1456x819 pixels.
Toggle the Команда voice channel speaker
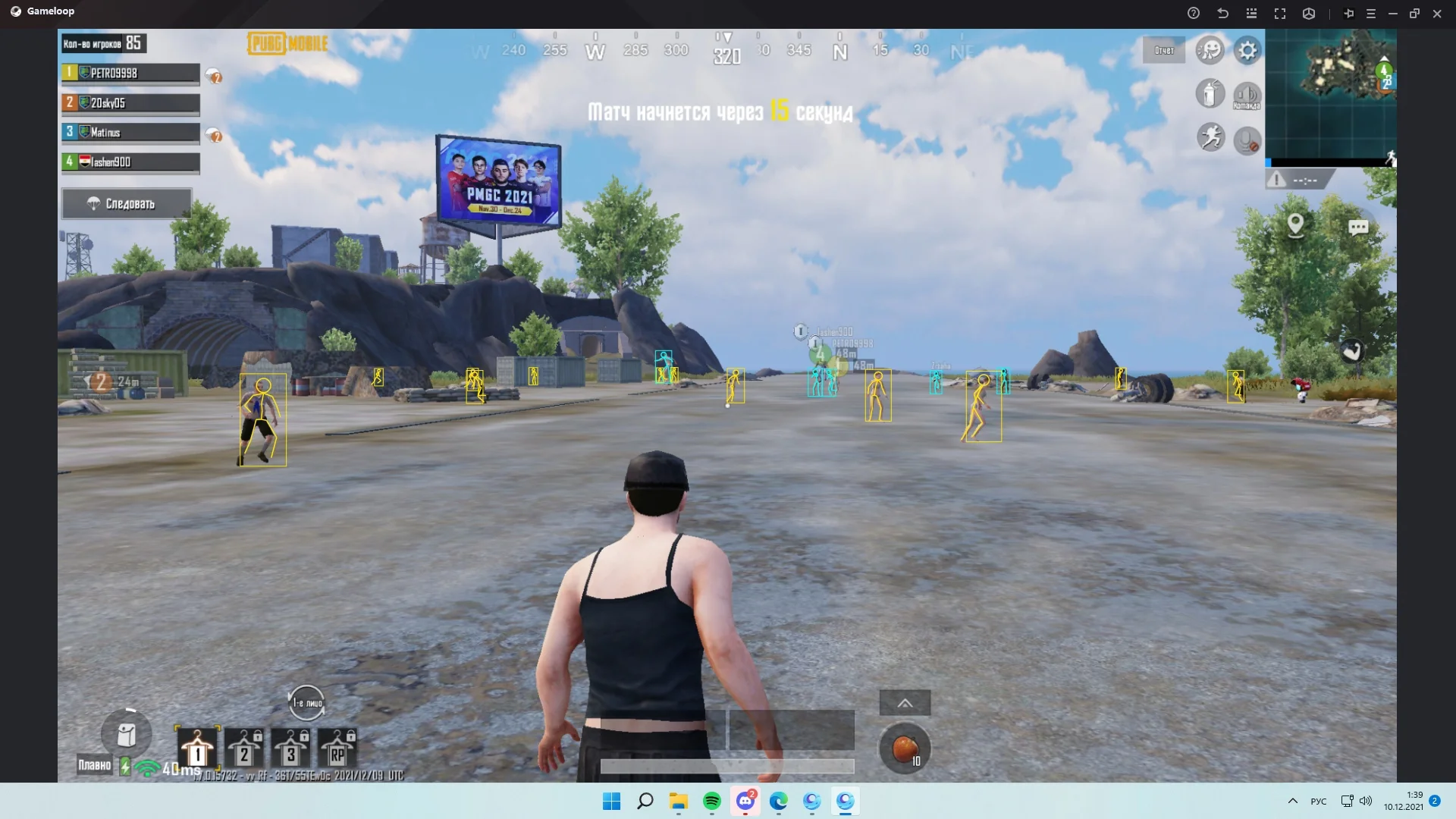click(1247, 93)
